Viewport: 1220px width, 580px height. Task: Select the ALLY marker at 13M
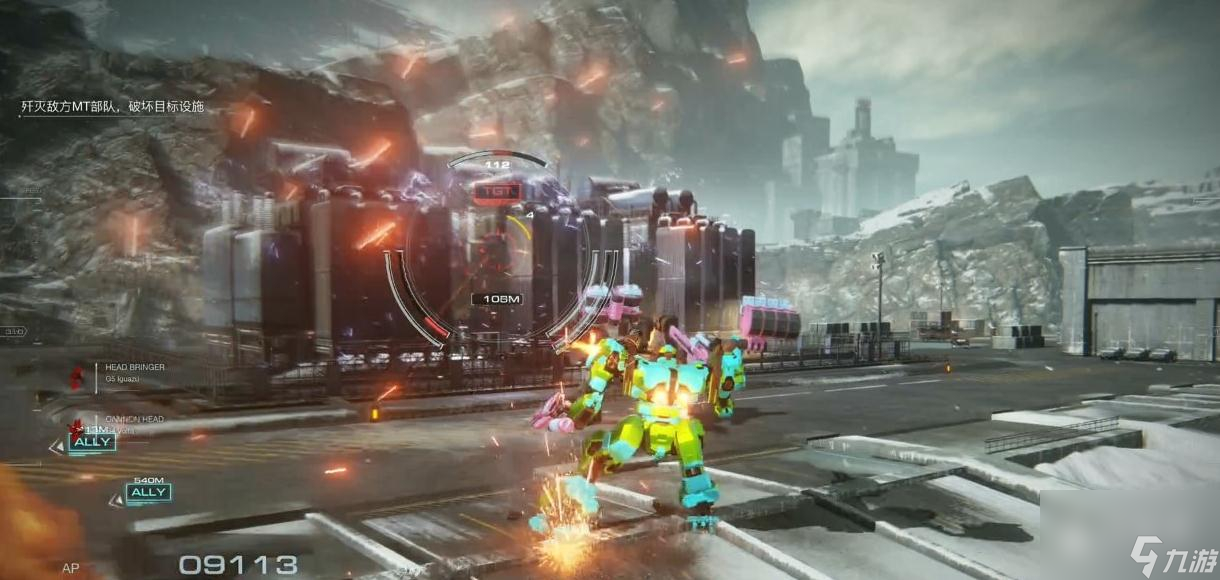(x=92, y=442)
